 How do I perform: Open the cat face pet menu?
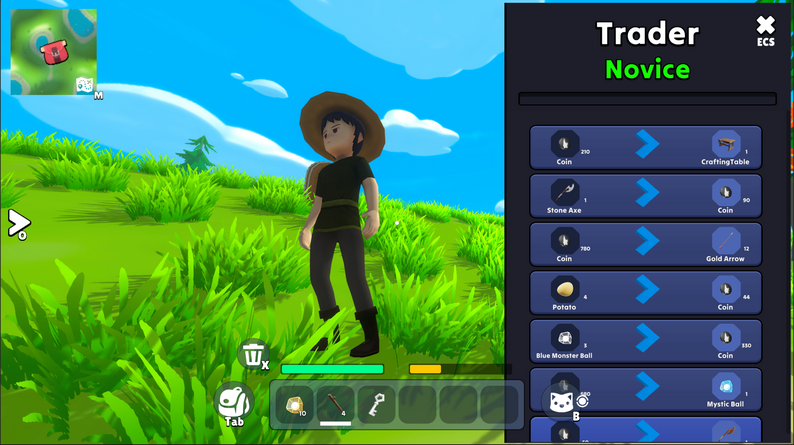pos(560,404)
